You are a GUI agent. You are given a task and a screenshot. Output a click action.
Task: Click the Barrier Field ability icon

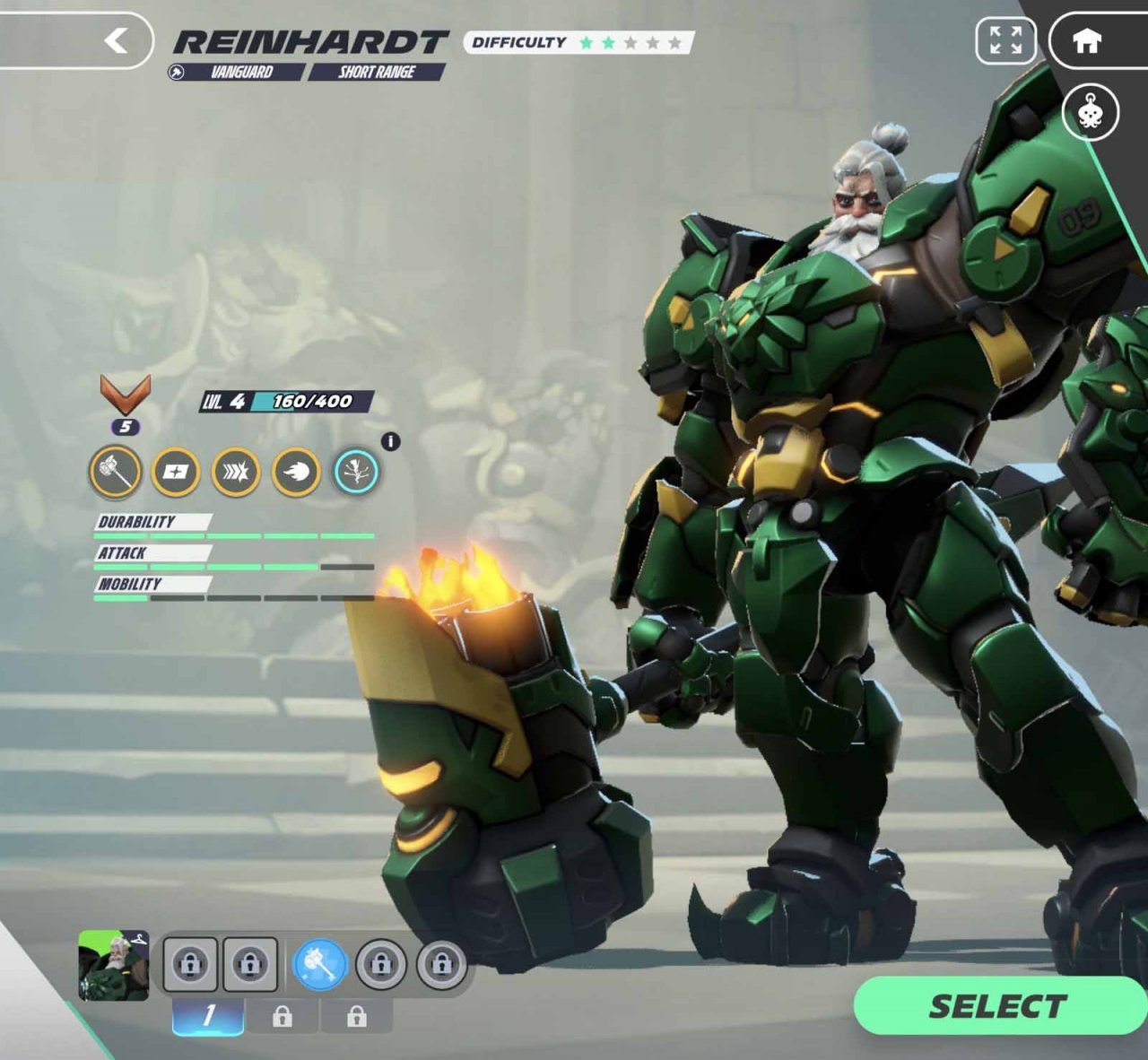coord(176,472)
